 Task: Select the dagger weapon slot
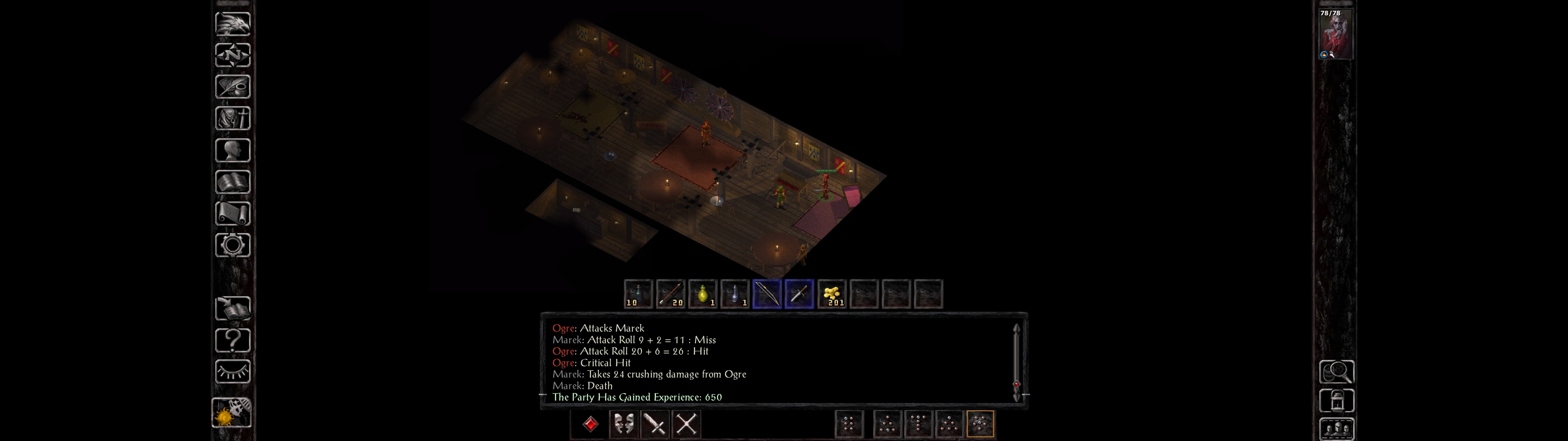click(799, 294)
